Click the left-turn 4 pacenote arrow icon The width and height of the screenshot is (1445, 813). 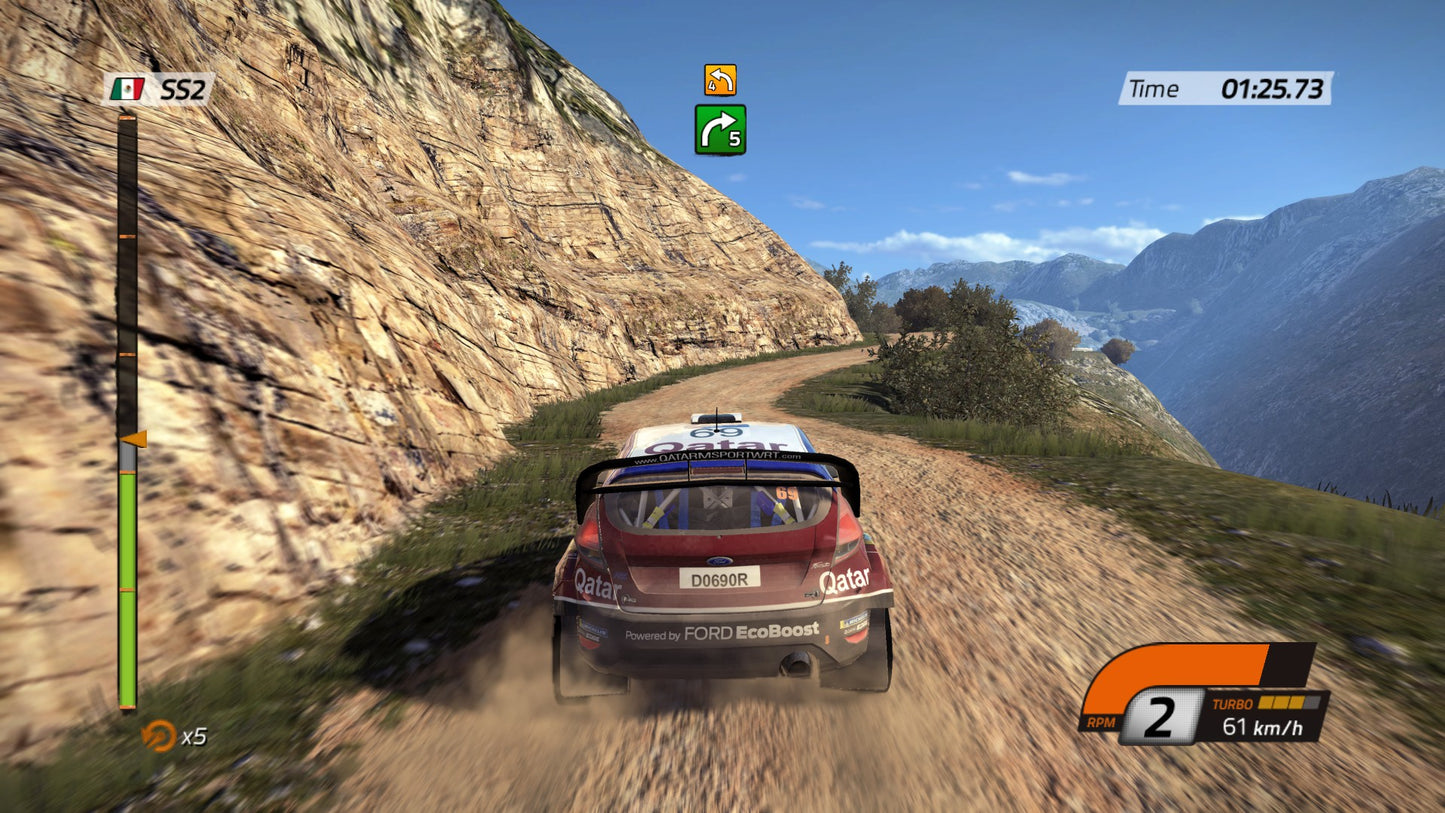[x=722, y=79]
